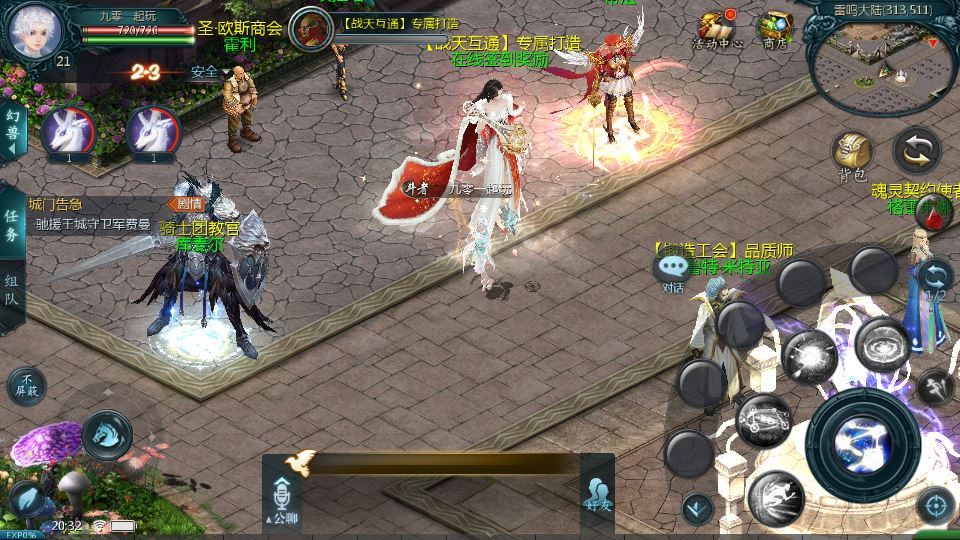Mount up with the horse head button

106,433
